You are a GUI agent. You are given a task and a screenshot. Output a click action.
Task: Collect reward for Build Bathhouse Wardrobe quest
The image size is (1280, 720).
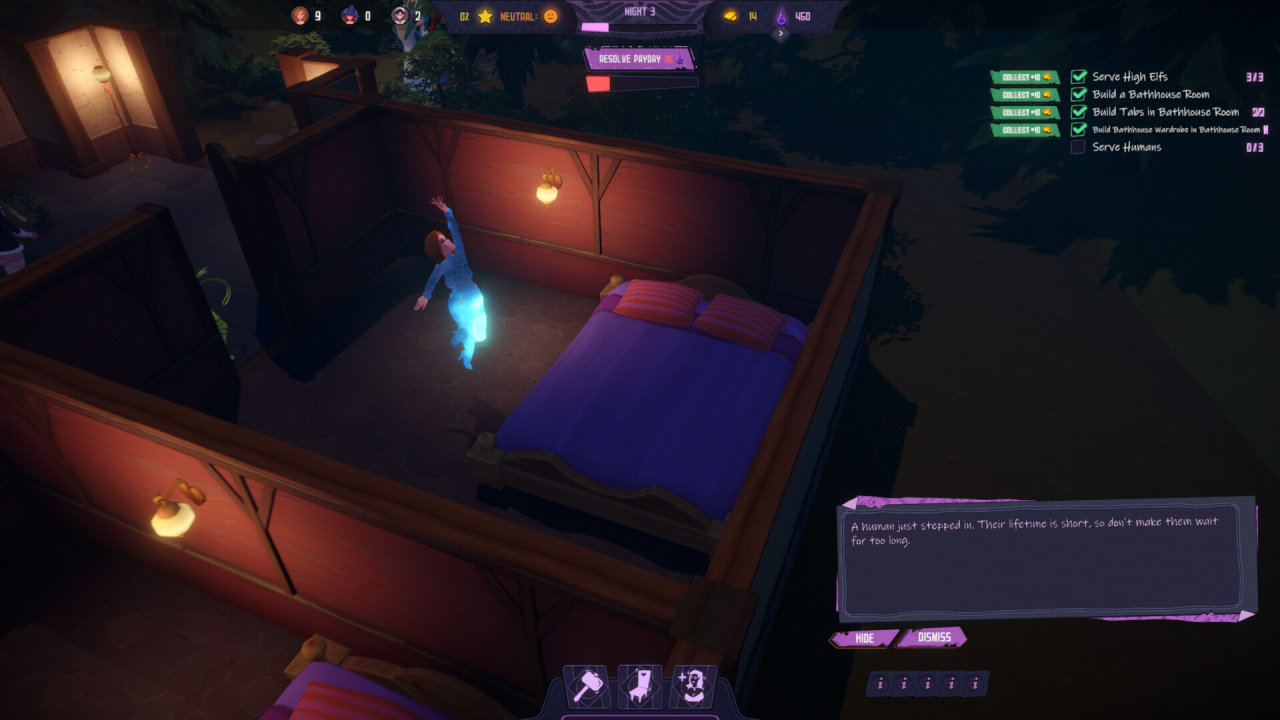click(x=1025, y=130)
